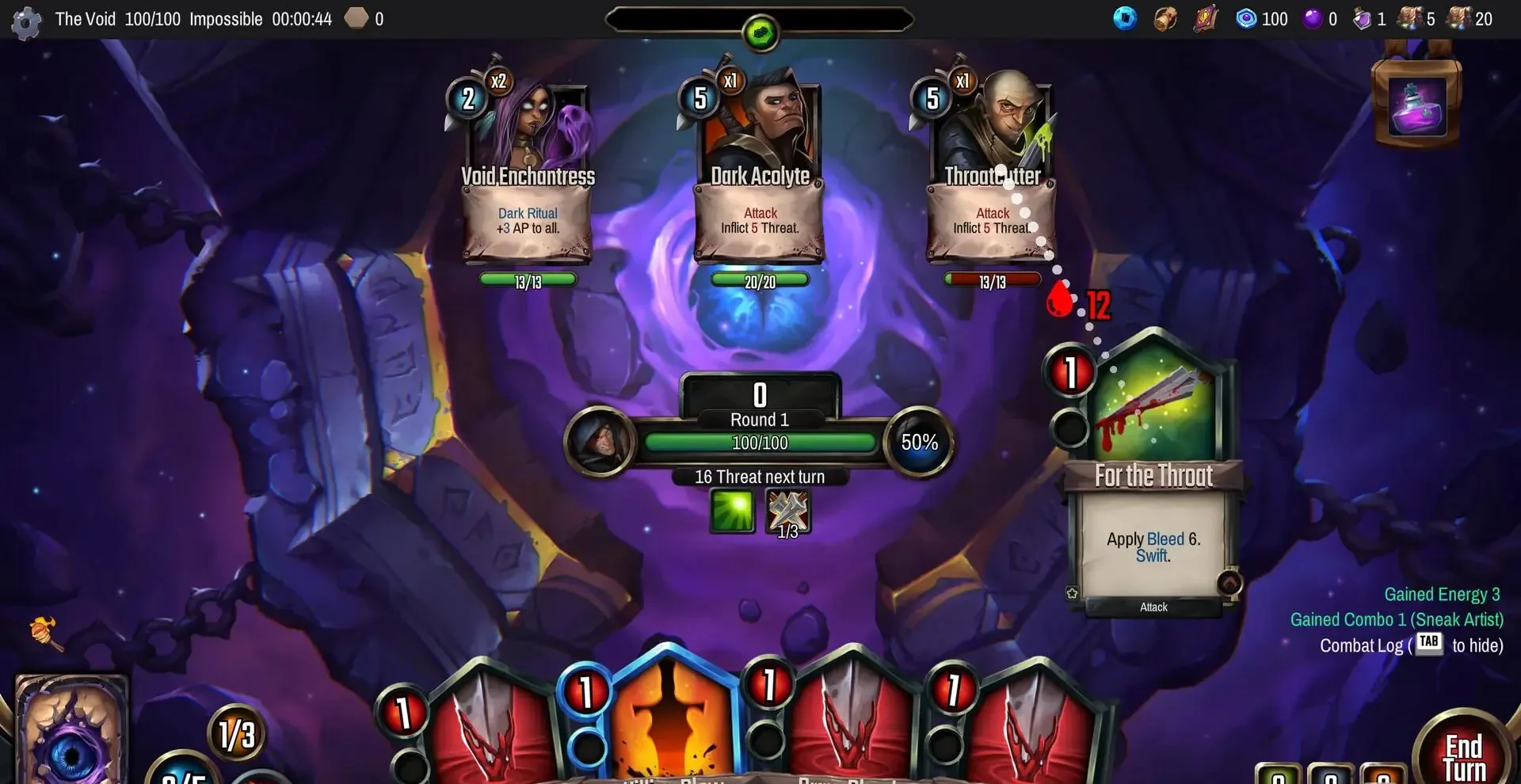Open the purple eye draw pile
This screenshot has width=1521, height=784.
71,733
